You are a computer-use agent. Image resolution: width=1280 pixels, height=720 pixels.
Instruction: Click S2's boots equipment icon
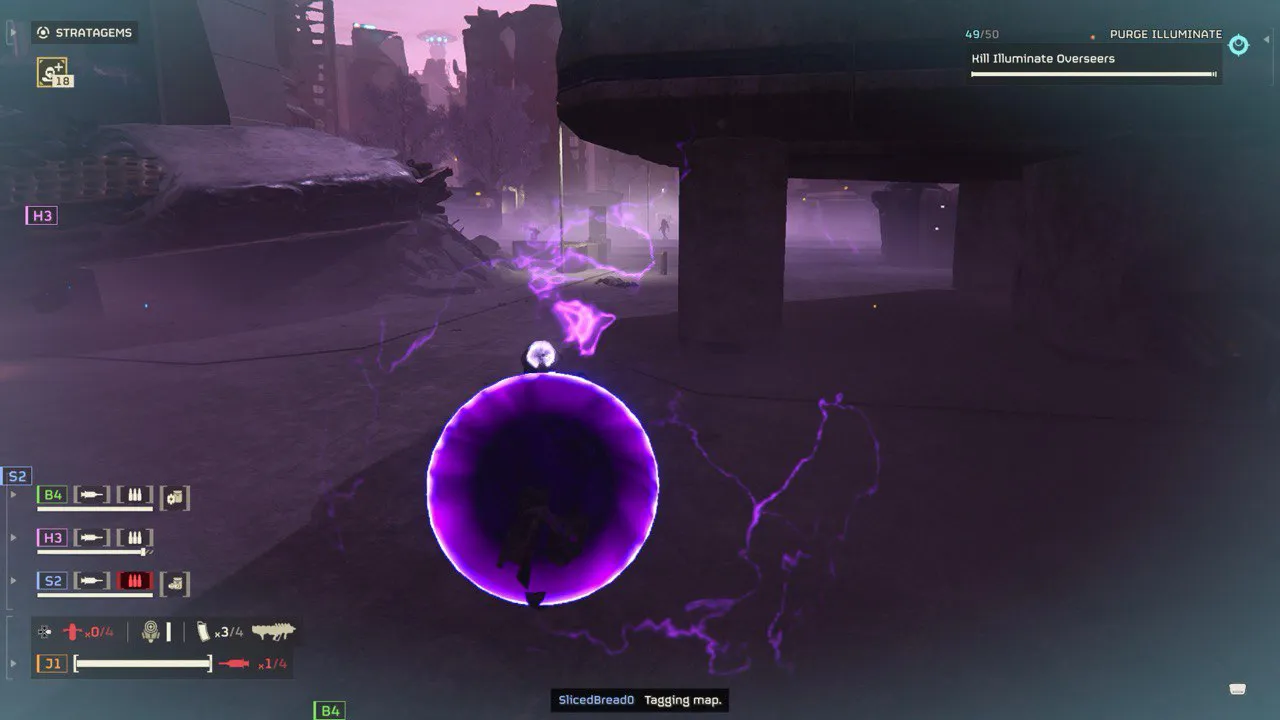175,583
